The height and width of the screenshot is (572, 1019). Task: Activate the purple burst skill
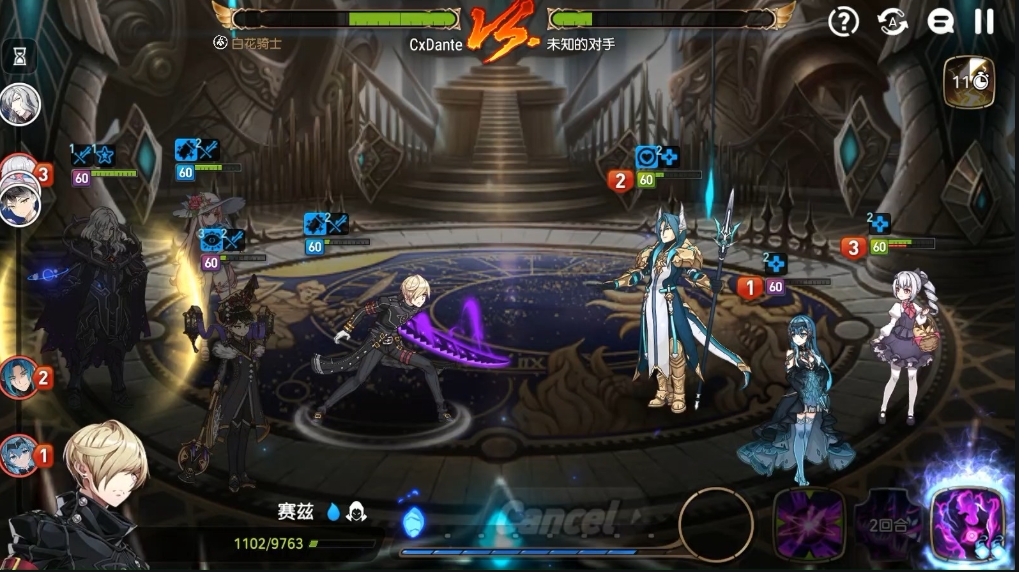pos(808,525)
